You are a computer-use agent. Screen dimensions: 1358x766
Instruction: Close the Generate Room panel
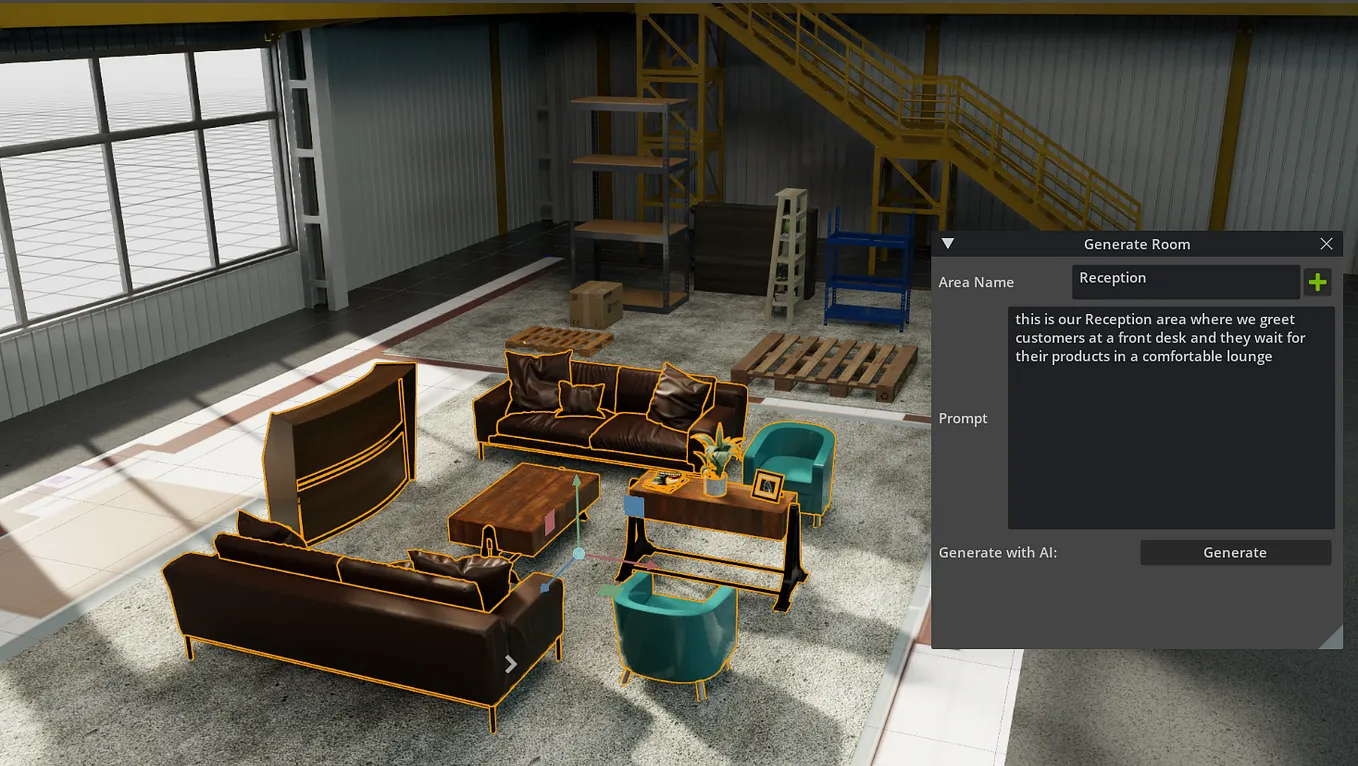pyautogui.click(x=1326, y=243)
